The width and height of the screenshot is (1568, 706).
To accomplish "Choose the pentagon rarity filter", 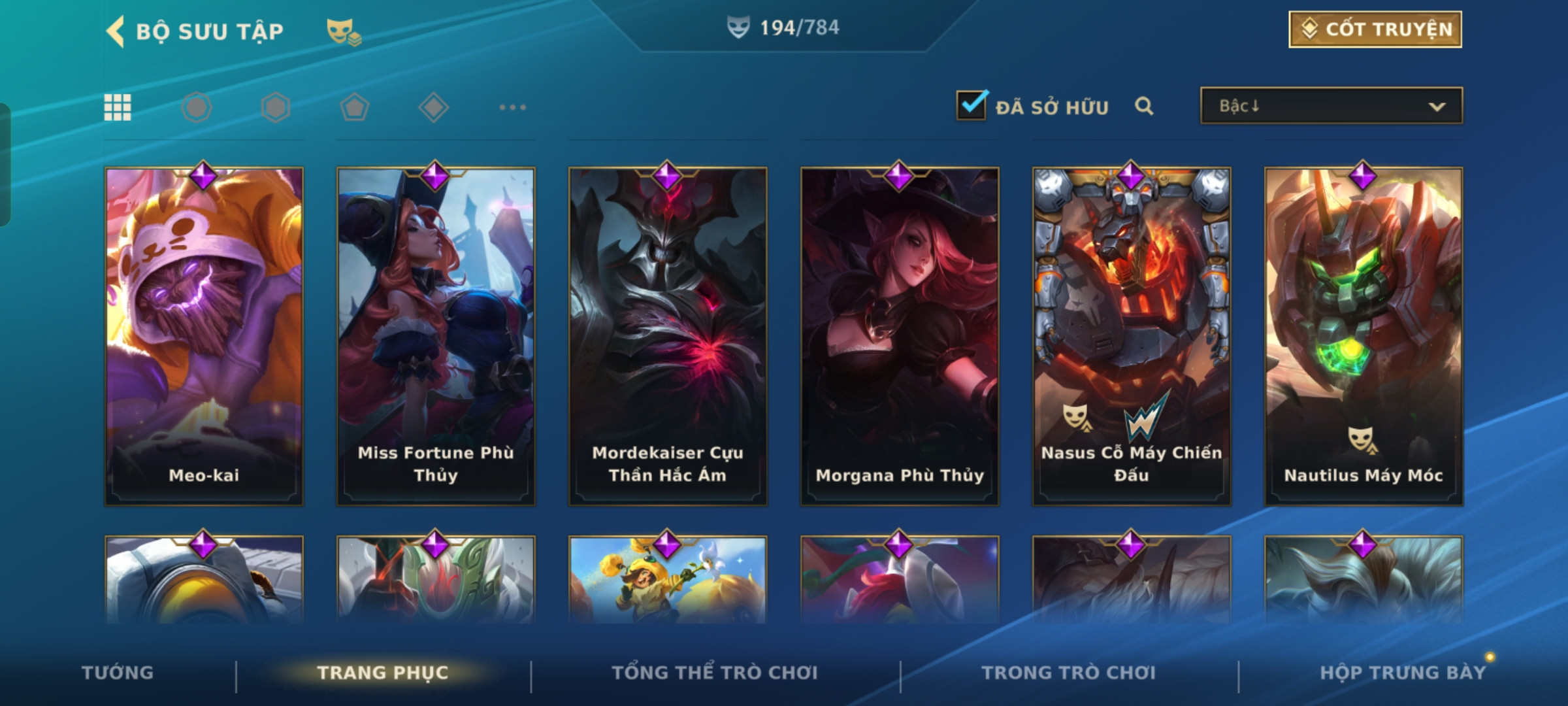I will [355, 107].
